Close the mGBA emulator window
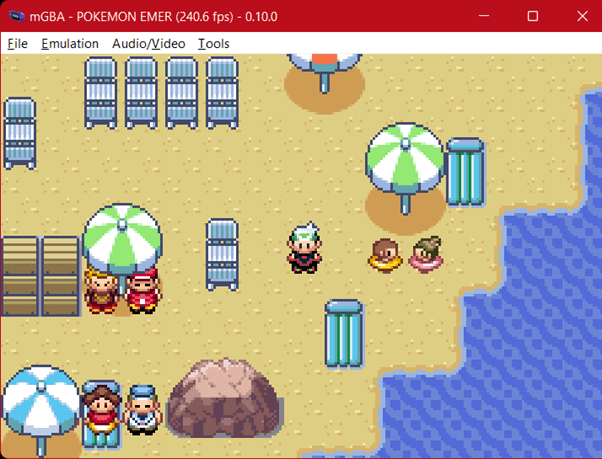This screenshot has height=459, width=602. click(x=582, y=17)
